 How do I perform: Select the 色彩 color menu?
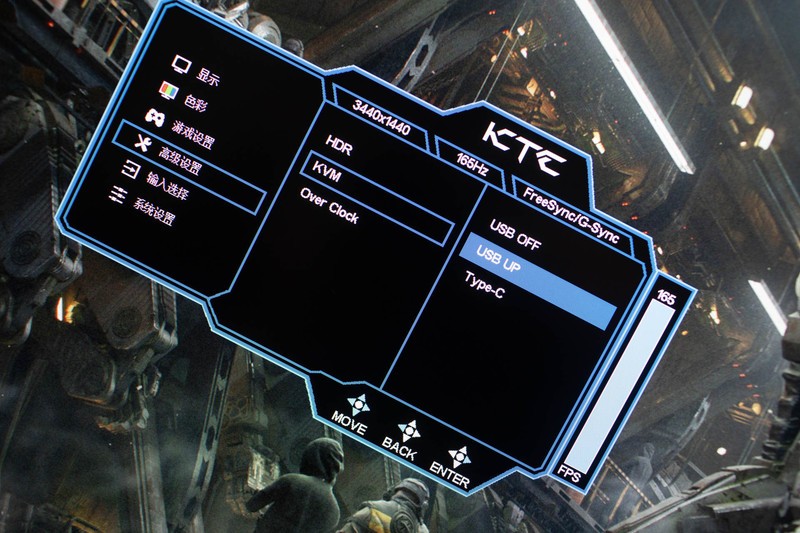pos(196,103)
